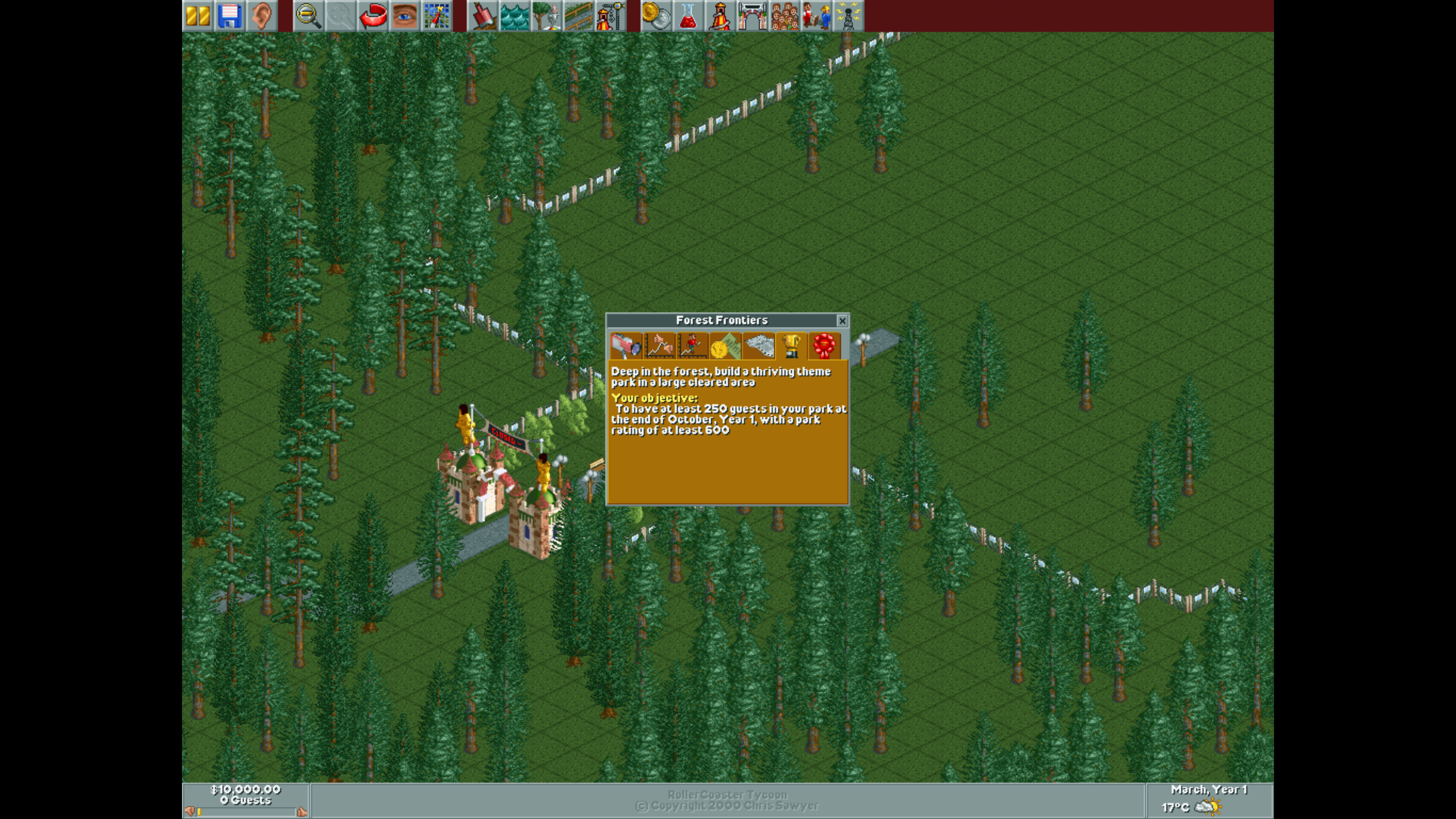Open finances with the coins icon
Viewport: 1456px width, 819px height.
[x=656, y=16]
